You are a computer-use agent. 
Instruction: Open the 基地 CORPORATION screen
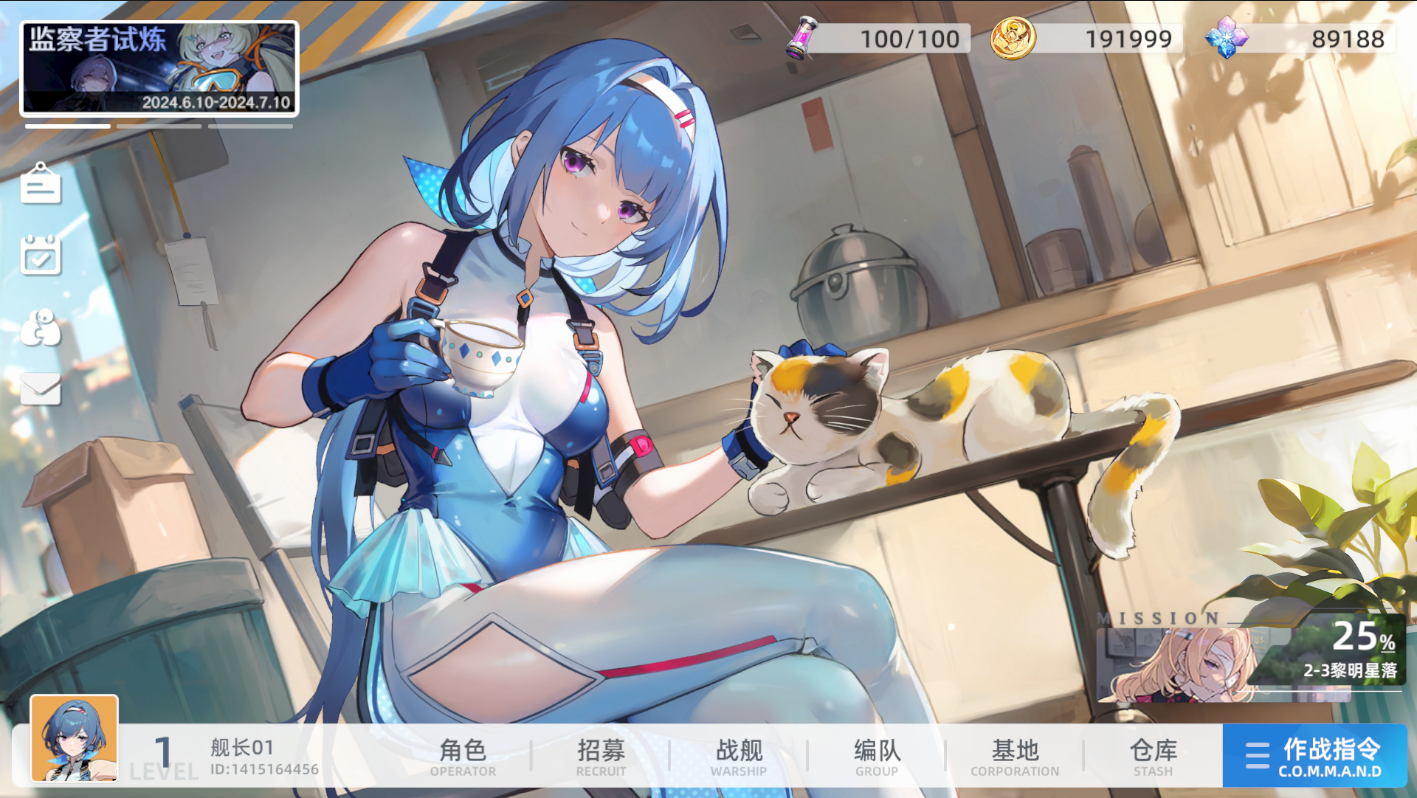coord(1014,756)
